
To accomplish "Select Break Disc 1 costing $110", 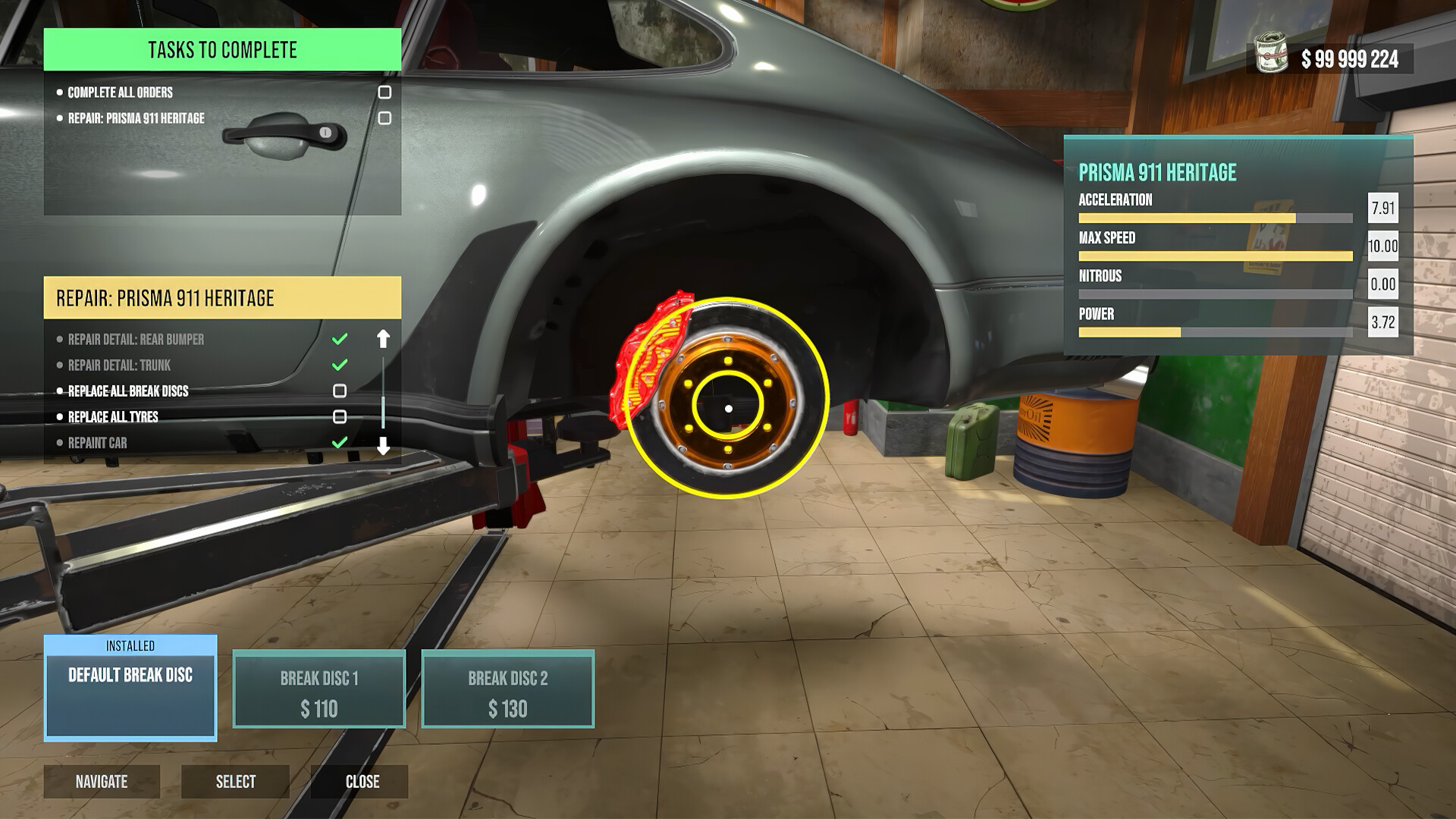I will coord(320,689).
